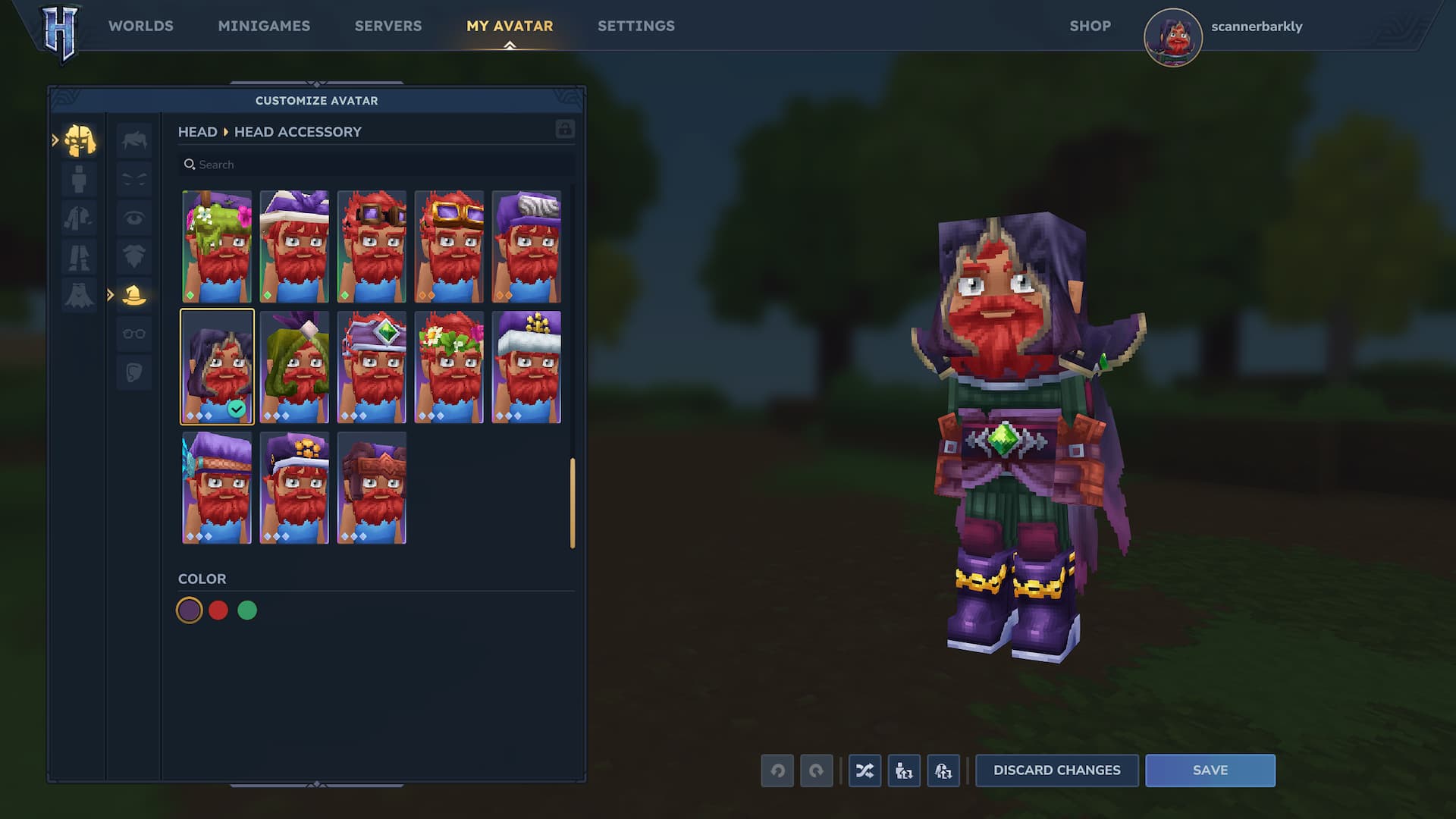Select the red color swatch
The height and width of the screenshot is (819, 1456).
click(218, 610)
